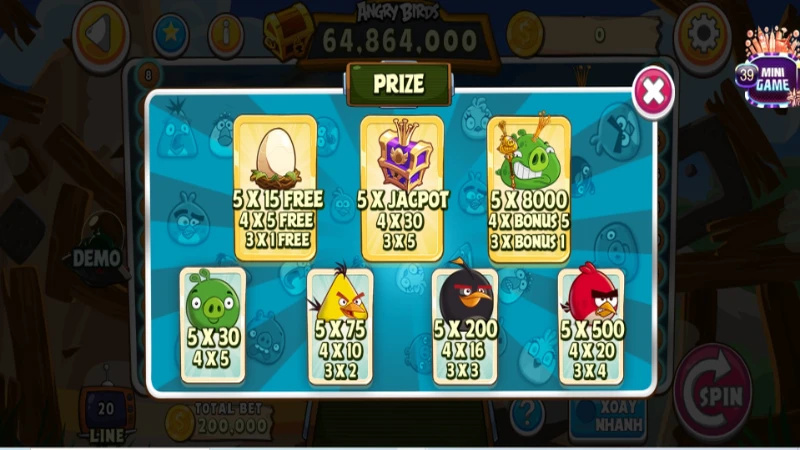Show the info button details
800x450 pixels.
tap(226, 35)
